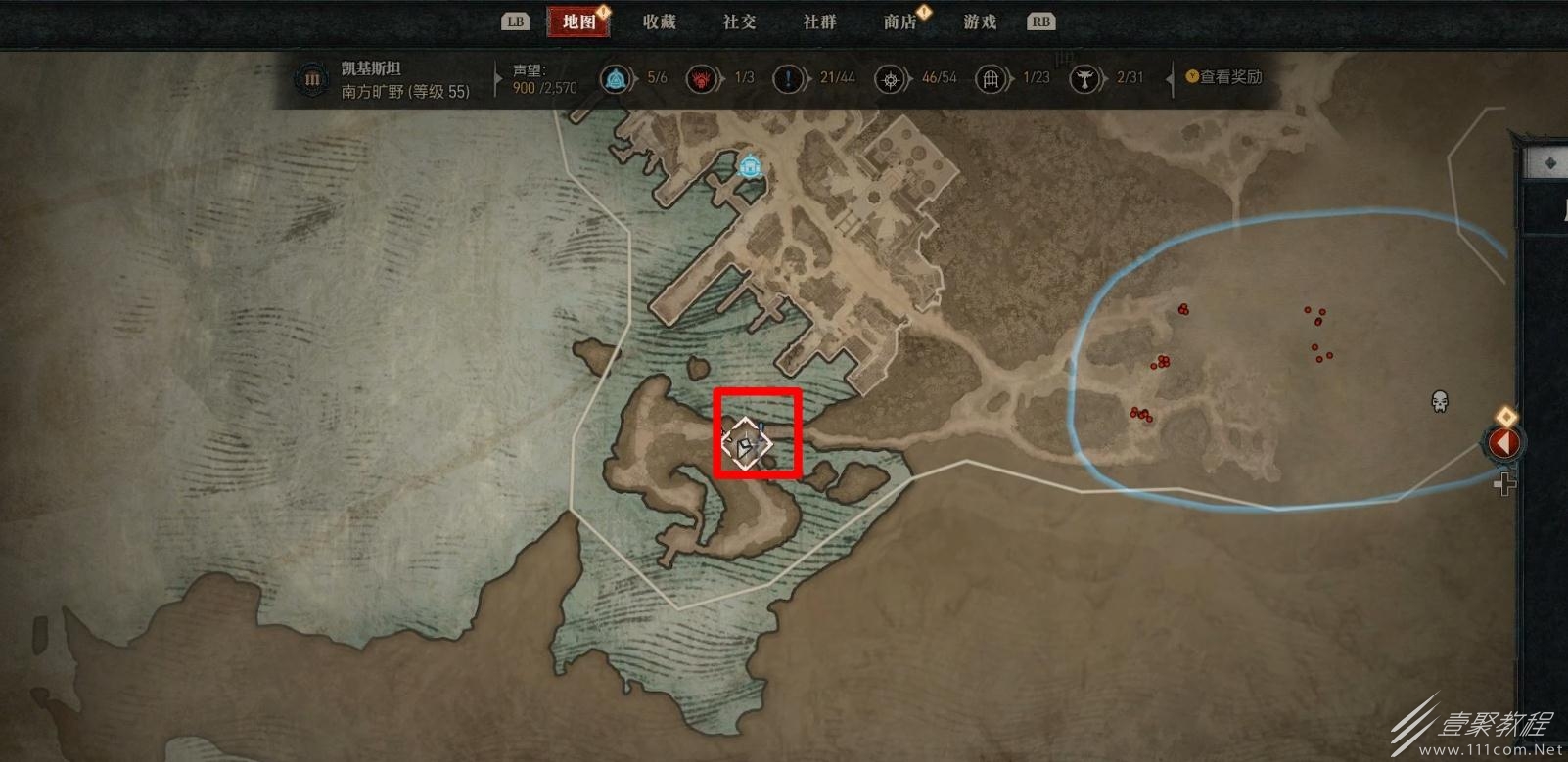1568x762 pixels.
Task: Open the 社群 (Clan) tab
Action: pyautogui.click(x=819, y=22)
